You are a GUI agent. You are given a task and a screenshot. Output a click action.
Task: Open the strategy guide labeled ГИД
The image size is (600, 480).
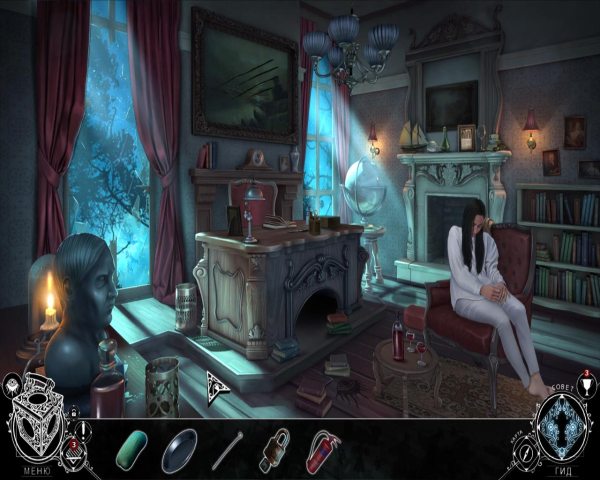point(562,472)
